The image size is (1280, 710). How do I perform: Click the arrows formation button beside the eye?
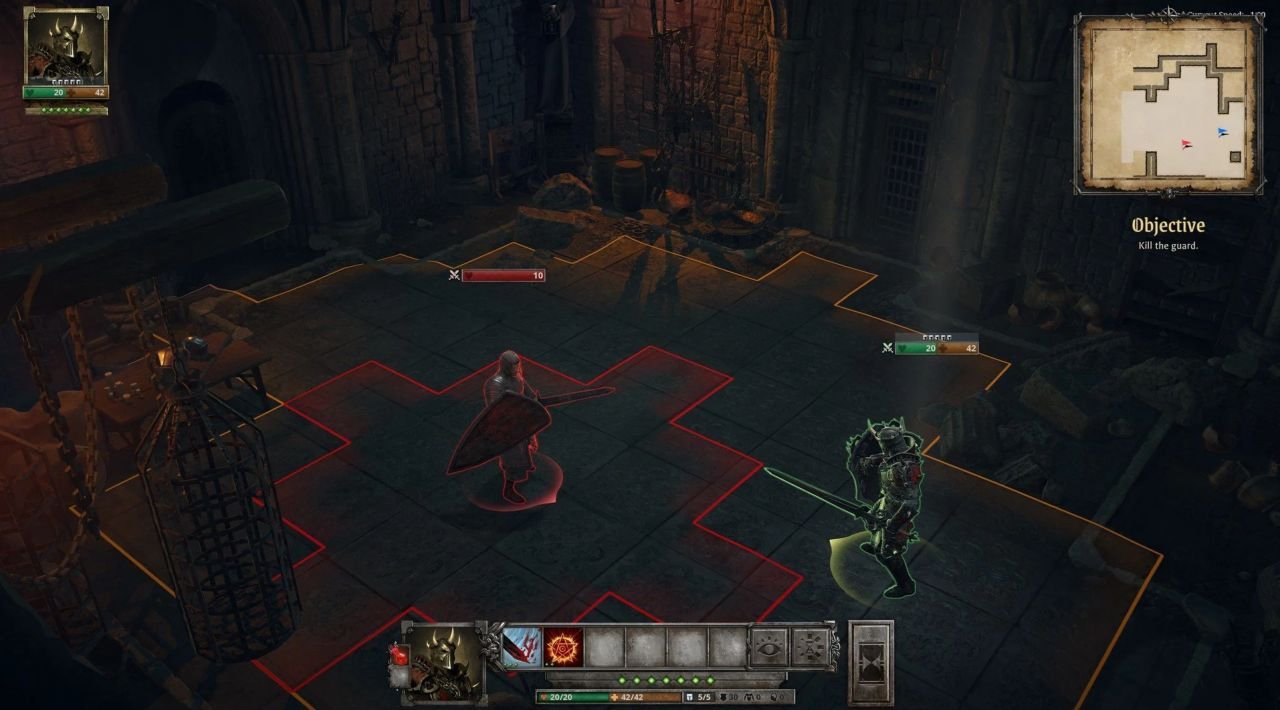(811, 647)
